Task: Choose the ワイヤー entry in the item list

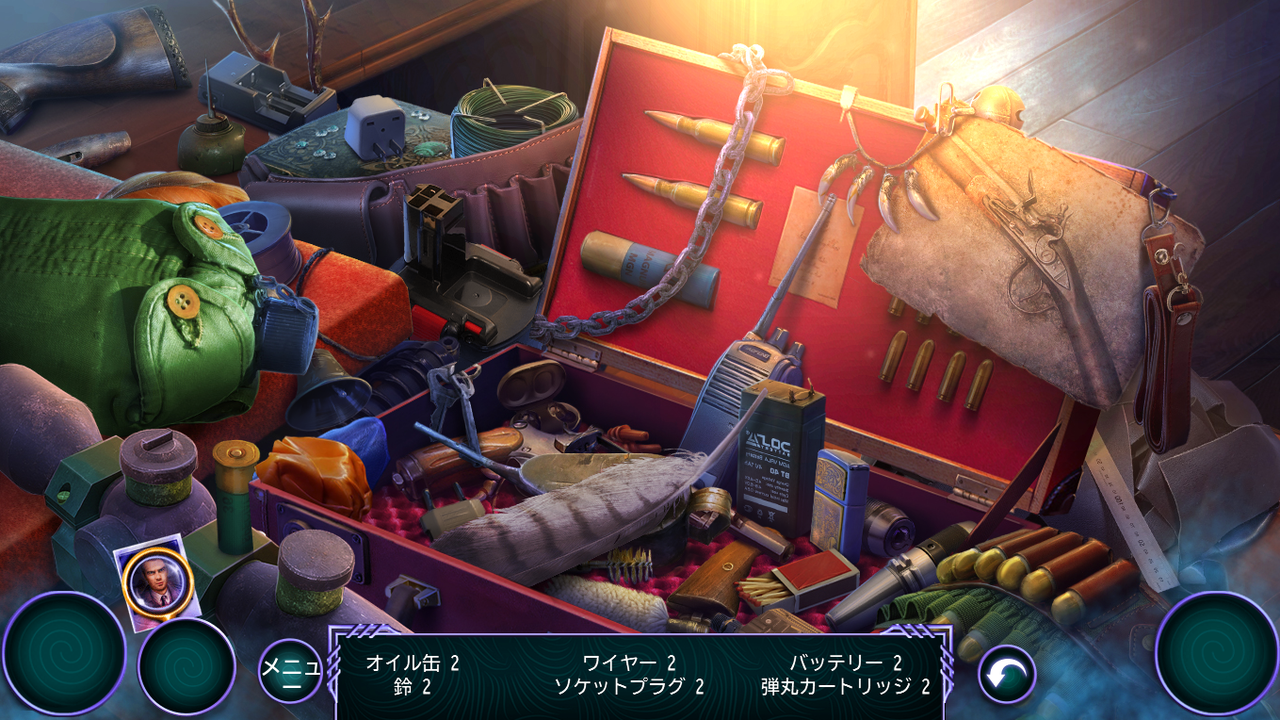Action: pyautogui.click(x=629, y=662)
